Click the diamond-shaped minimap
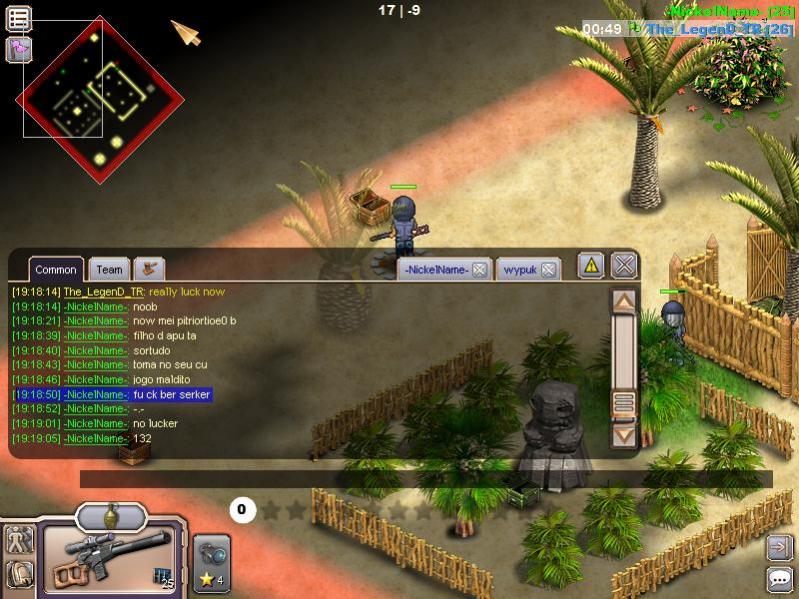Viewport: 799px width, 599px height. [100, 100]
